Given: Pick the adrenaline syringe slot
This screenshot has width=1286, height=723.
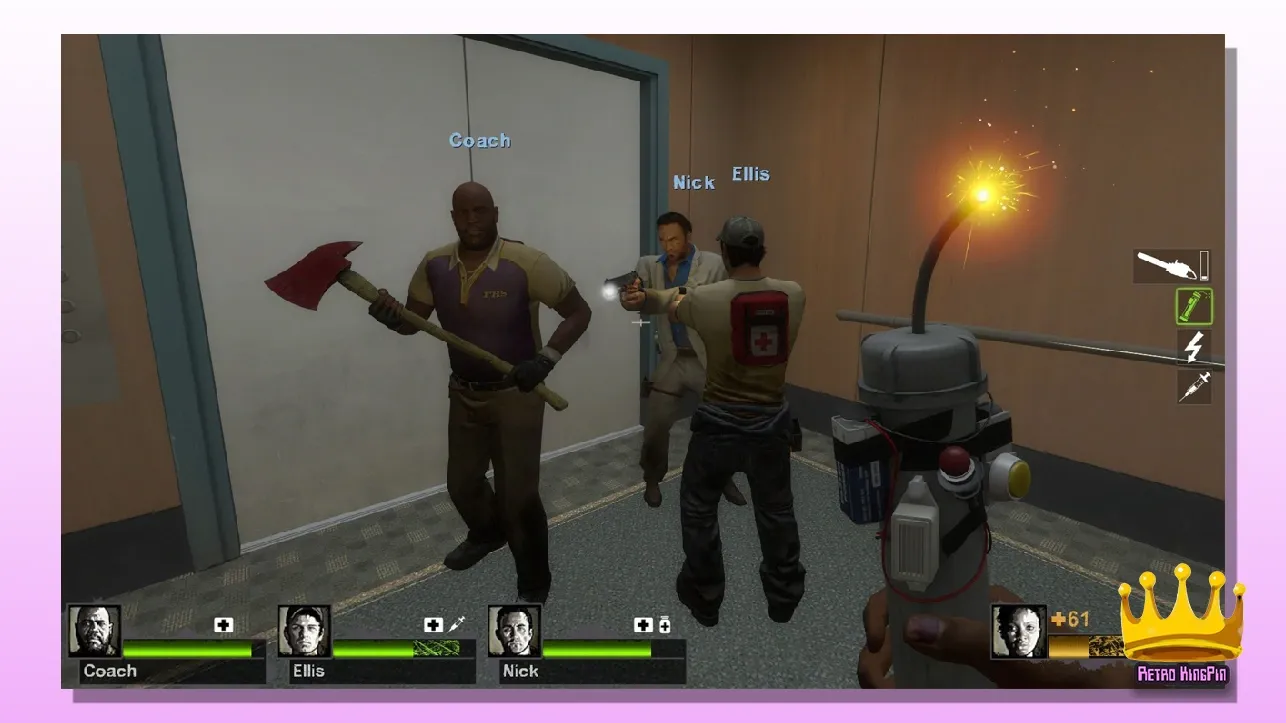Looking at the screenshot, I should coord(1194,386).
